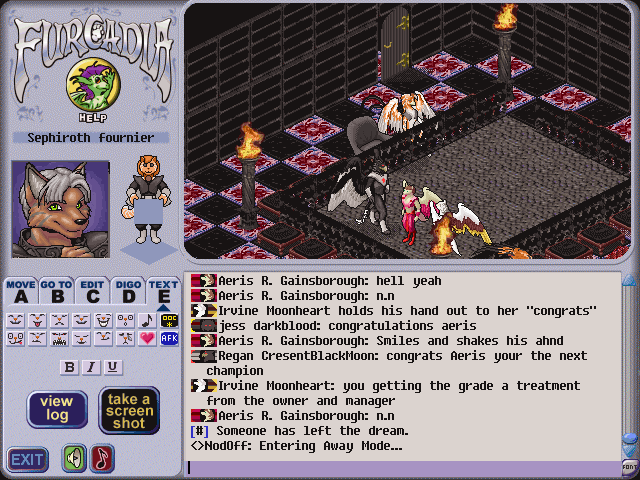The height and width of the screenshot is (480, 640).
Task: Enable underline text formatting
Action: click(113, 367)
